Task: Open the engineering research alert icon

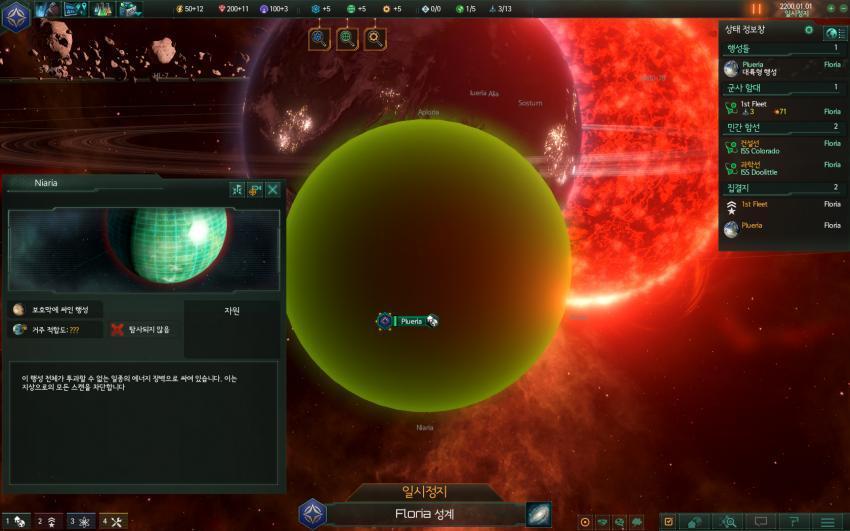Action: coord(375,39)
